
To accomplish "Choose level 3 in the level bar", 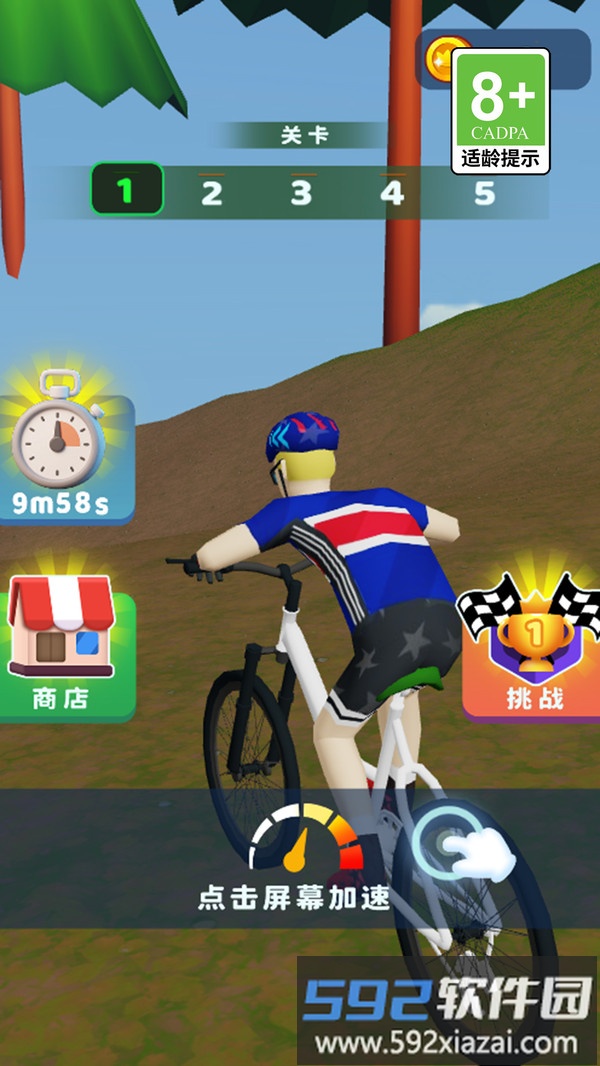I will click(301, 192).
